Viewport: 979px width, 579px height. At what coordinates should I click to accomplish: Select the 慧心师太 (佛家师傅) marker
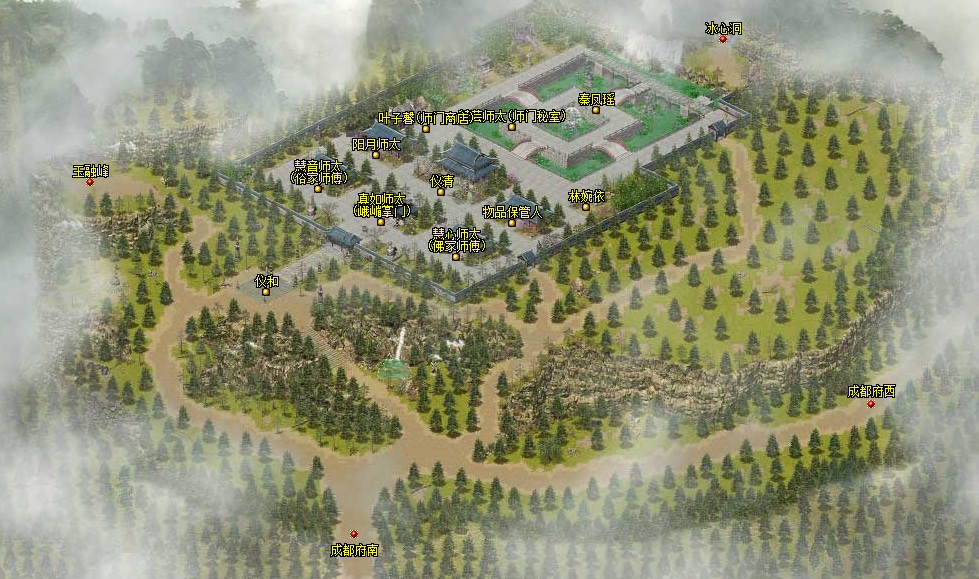[456, 257]
